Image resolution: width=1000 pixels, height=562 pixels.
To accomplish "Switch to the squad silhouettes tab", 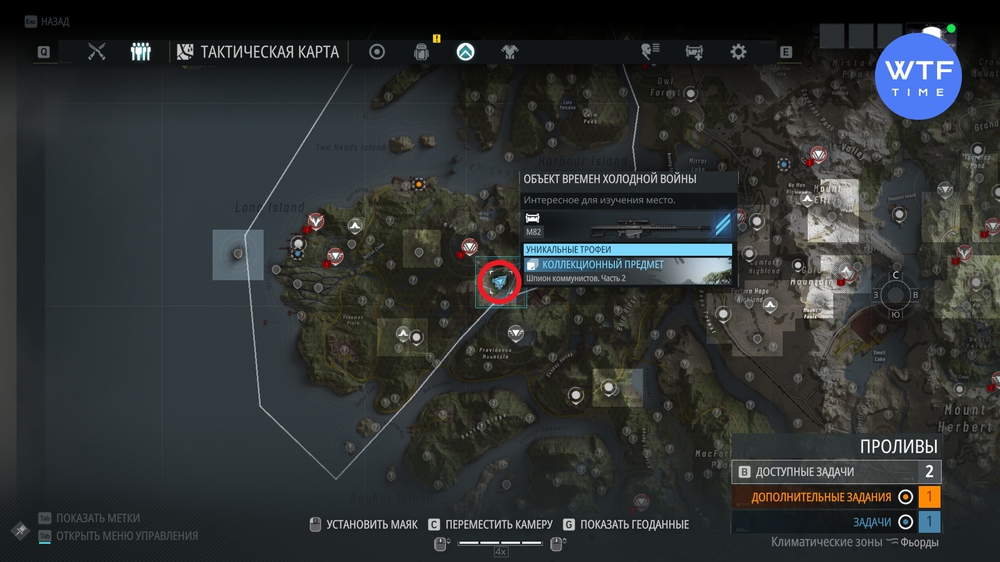I will pyautogui.click(x=141, y=52).
